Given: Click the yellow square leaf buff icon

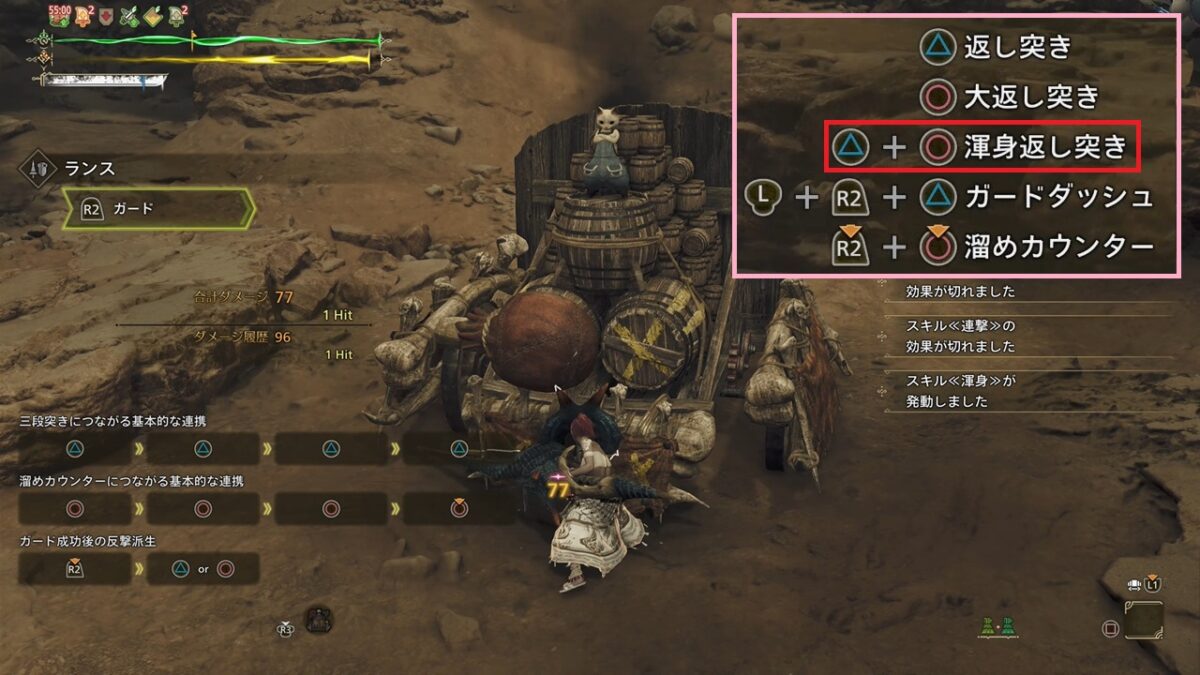Looking at the screenshot, I should tap(153, 16).
